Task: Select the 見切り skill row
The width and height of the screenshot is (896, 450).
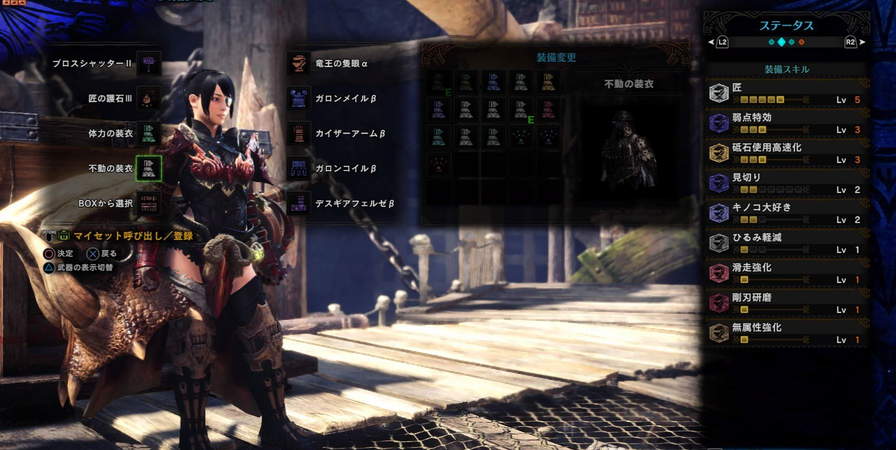Action: [785, 183]
